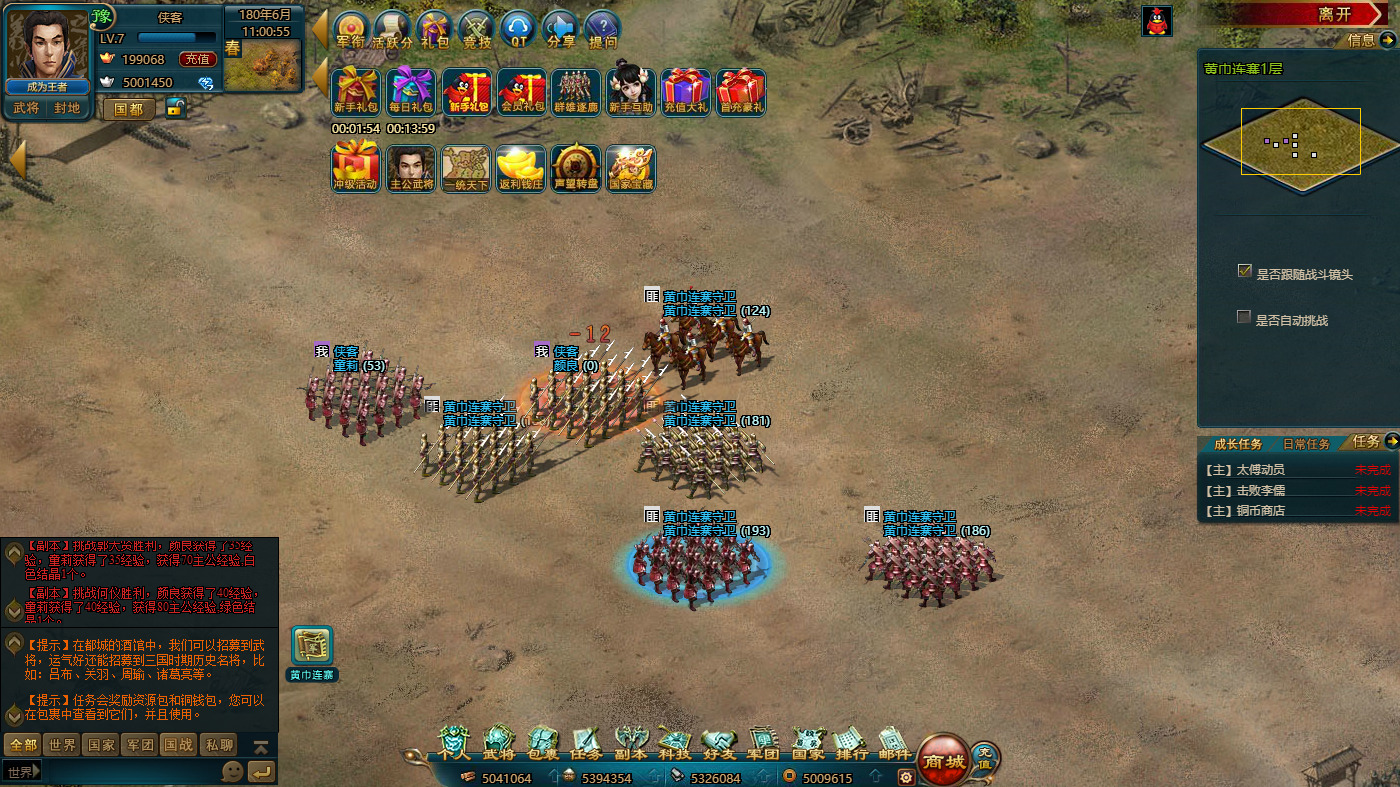Open the 科技 technology menu
The image size is (1400, 787).
pyautogui.click(x=674, y=743)
